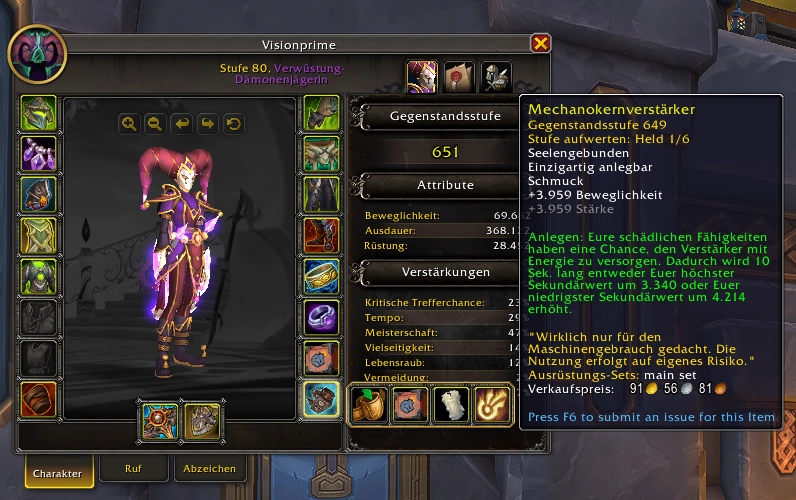
Task: Open the titles pane with scroll icon
Action: (x=459, y=76)
